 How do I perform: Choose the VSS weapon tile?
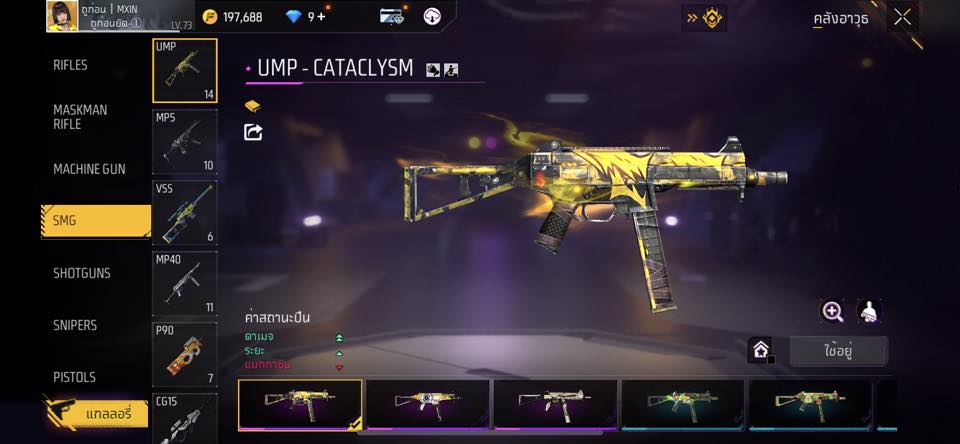pos(184,212)
